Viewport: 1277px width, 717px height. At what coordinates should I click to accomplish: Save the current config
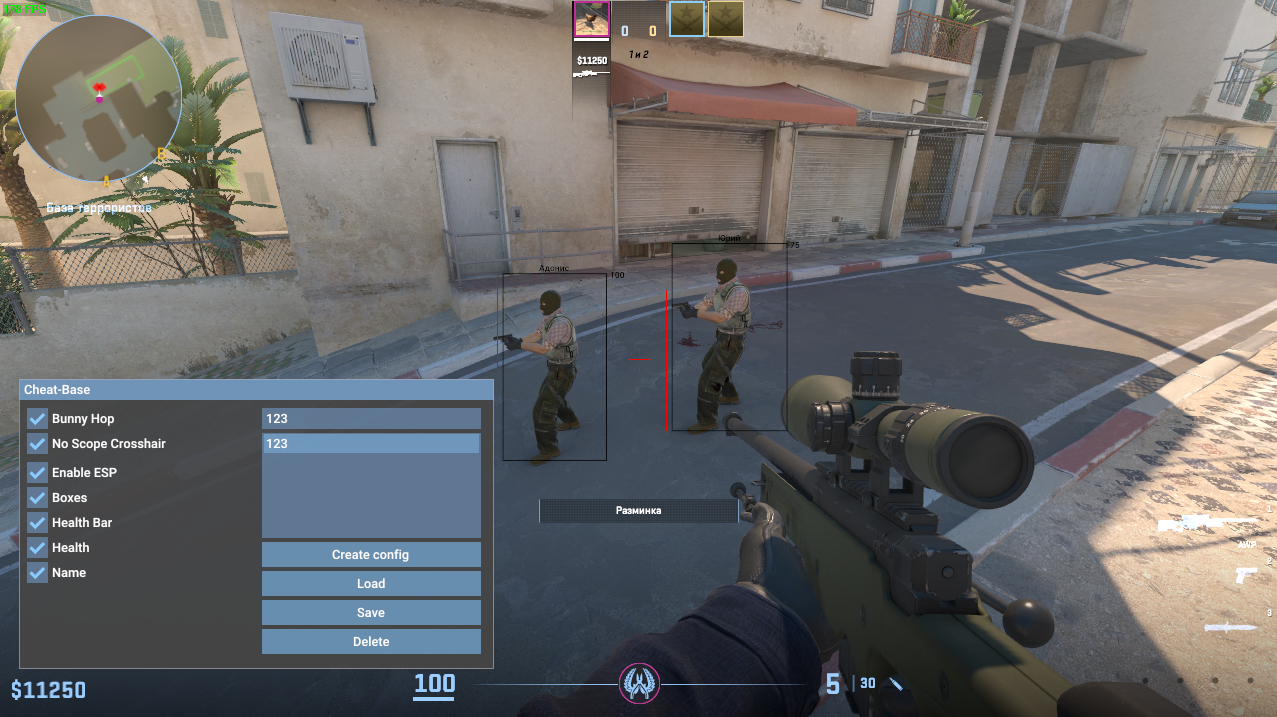[371, 613]
